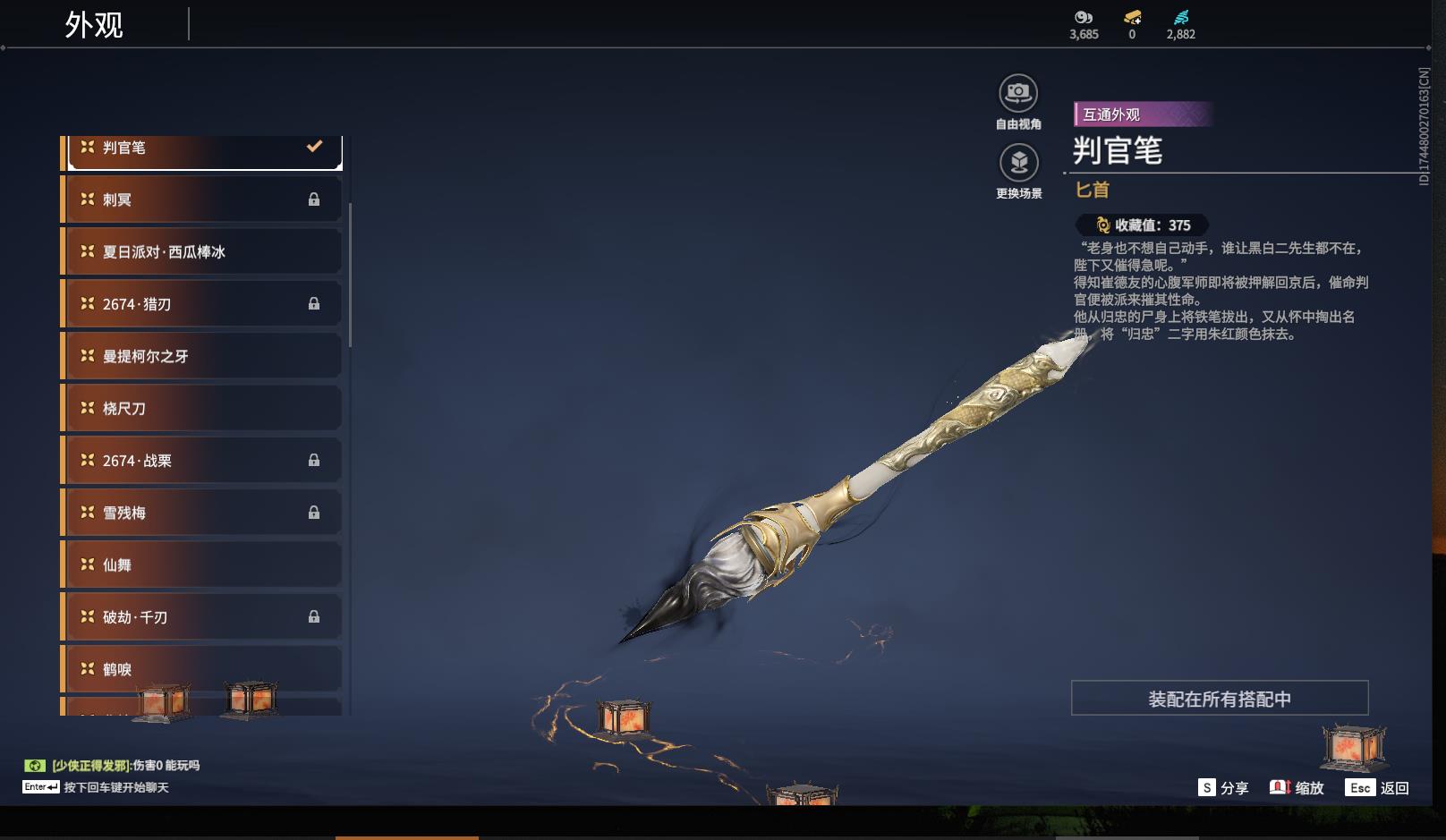The width and height of the screenshot is (1446, 840).
Task: Select the 鹤唳 skin row
Action: pyautogui.click(x=204, y=669)
